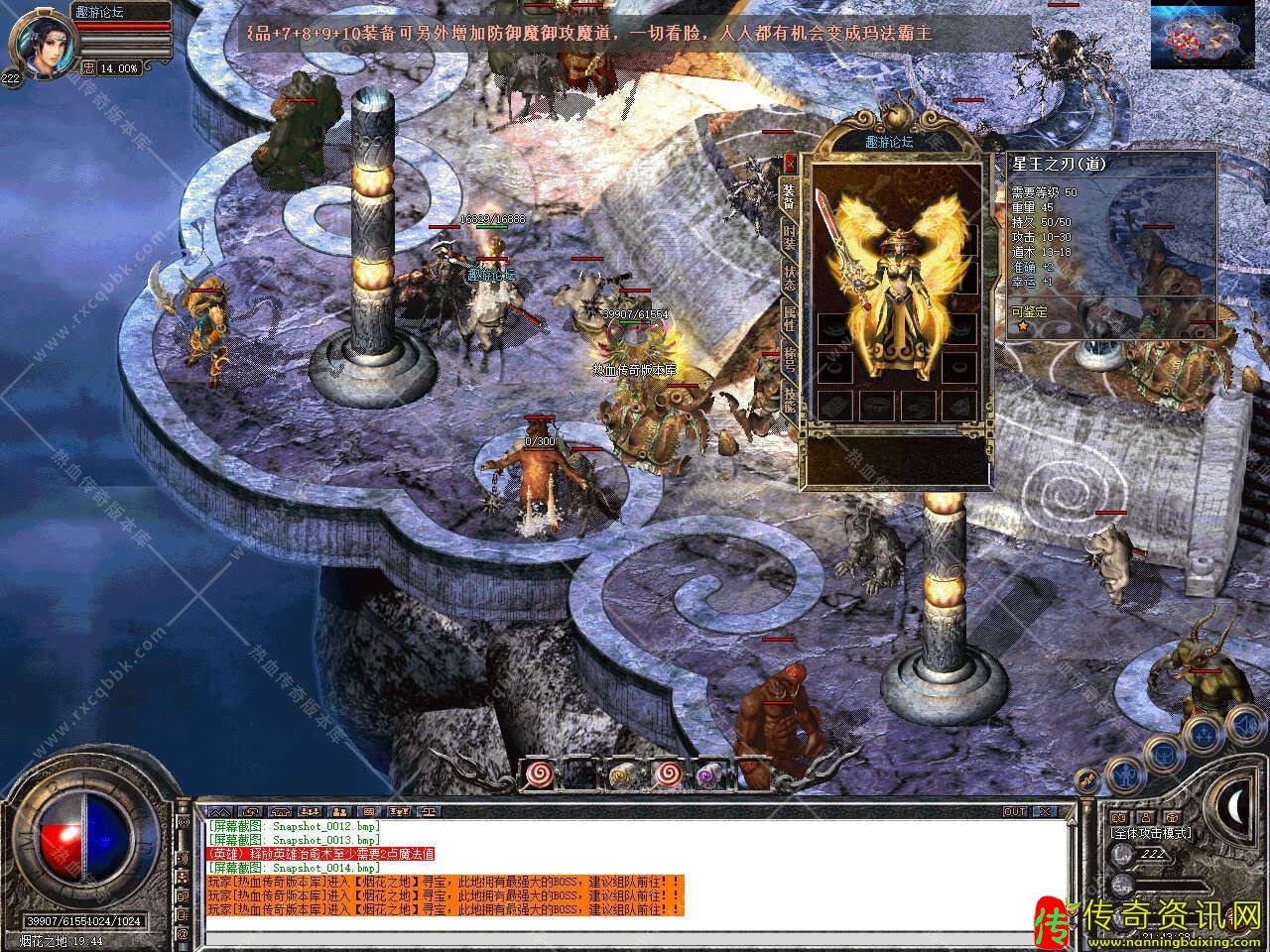Open the 状态 status tab

pyautogui.click(x=790, y=279)
